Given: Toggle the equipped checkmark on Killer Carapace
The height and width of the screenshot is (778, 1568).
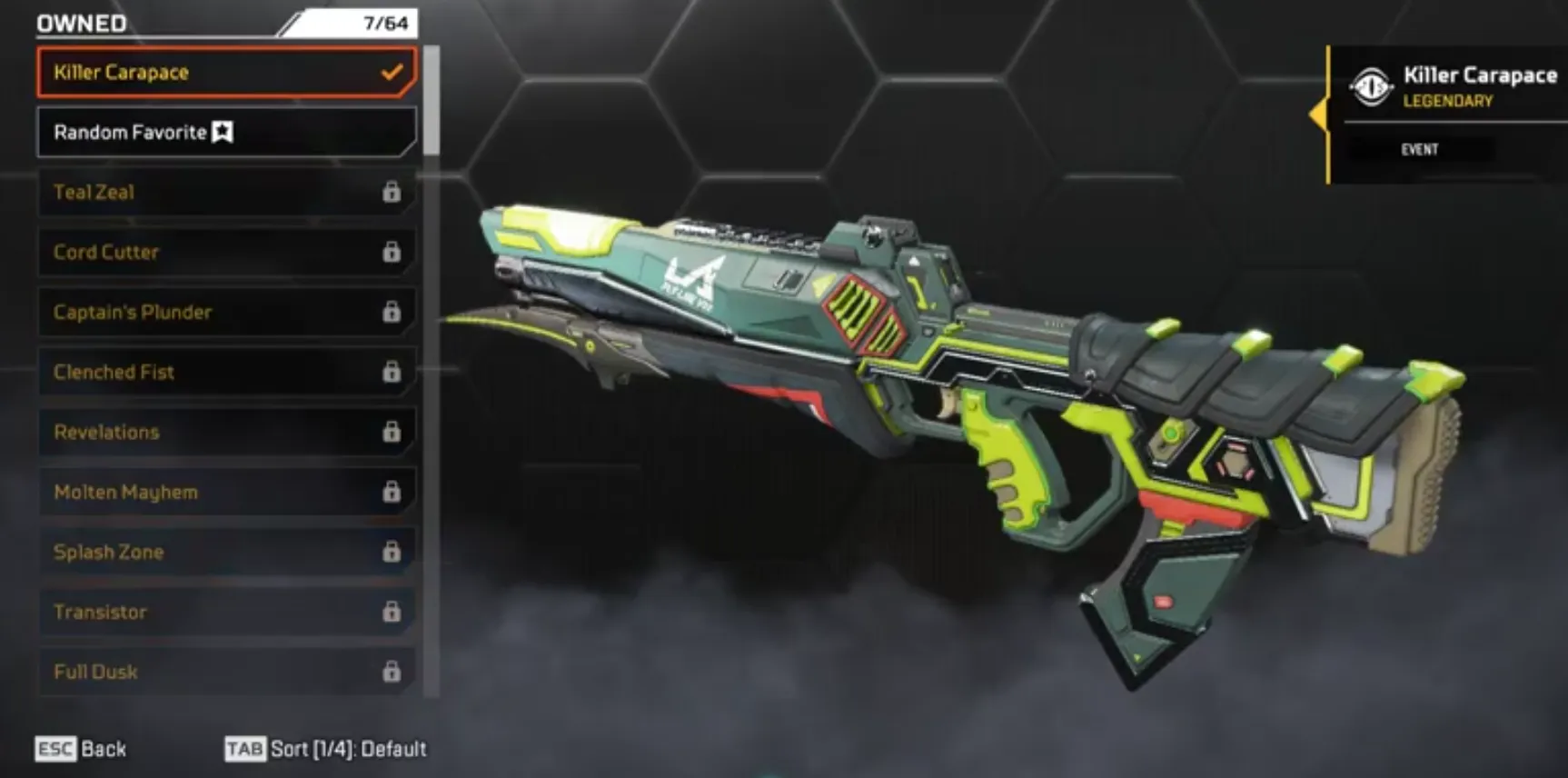Looking at the screenshot, I should [x=392, y=72].
